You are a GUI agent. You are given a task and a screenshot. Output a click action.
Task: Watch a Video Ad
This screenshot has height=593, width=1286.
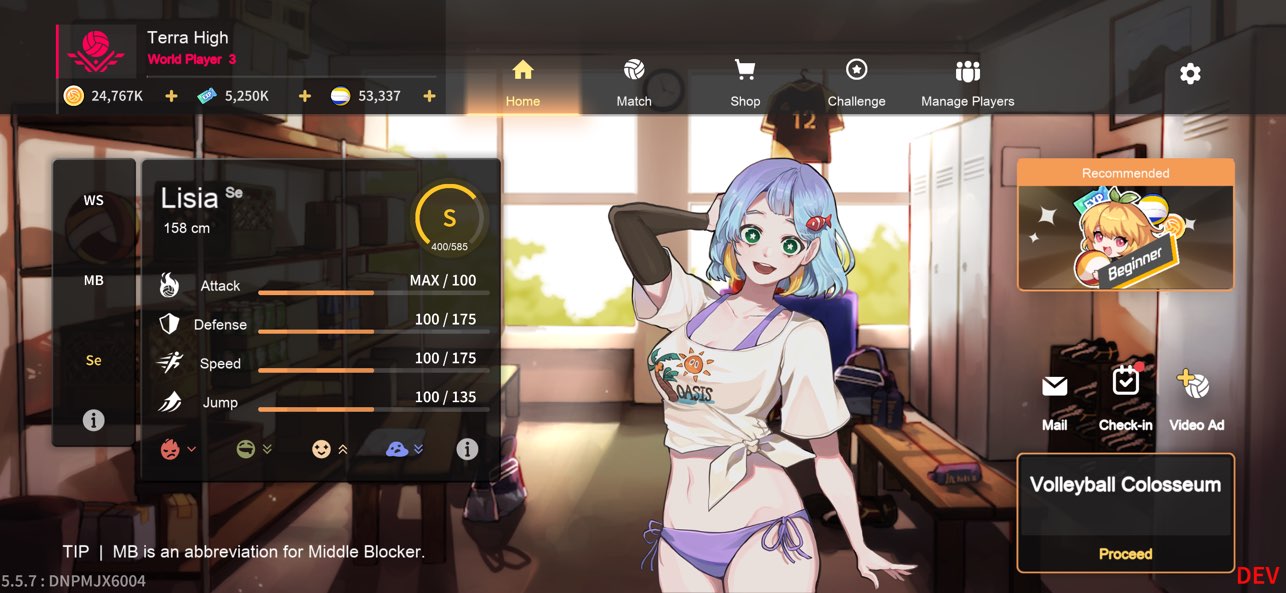1196,400
